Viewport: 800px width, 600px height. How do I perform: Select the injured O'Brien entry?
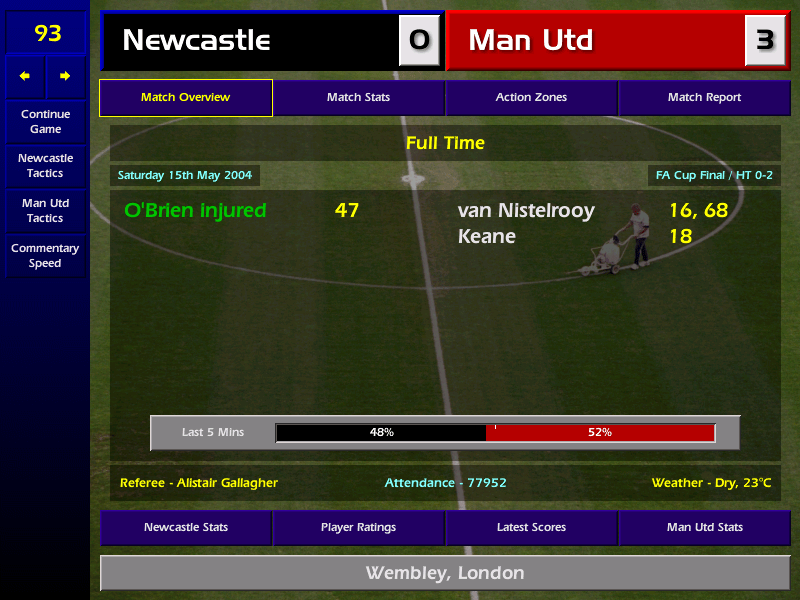click(x=195, y=210)
